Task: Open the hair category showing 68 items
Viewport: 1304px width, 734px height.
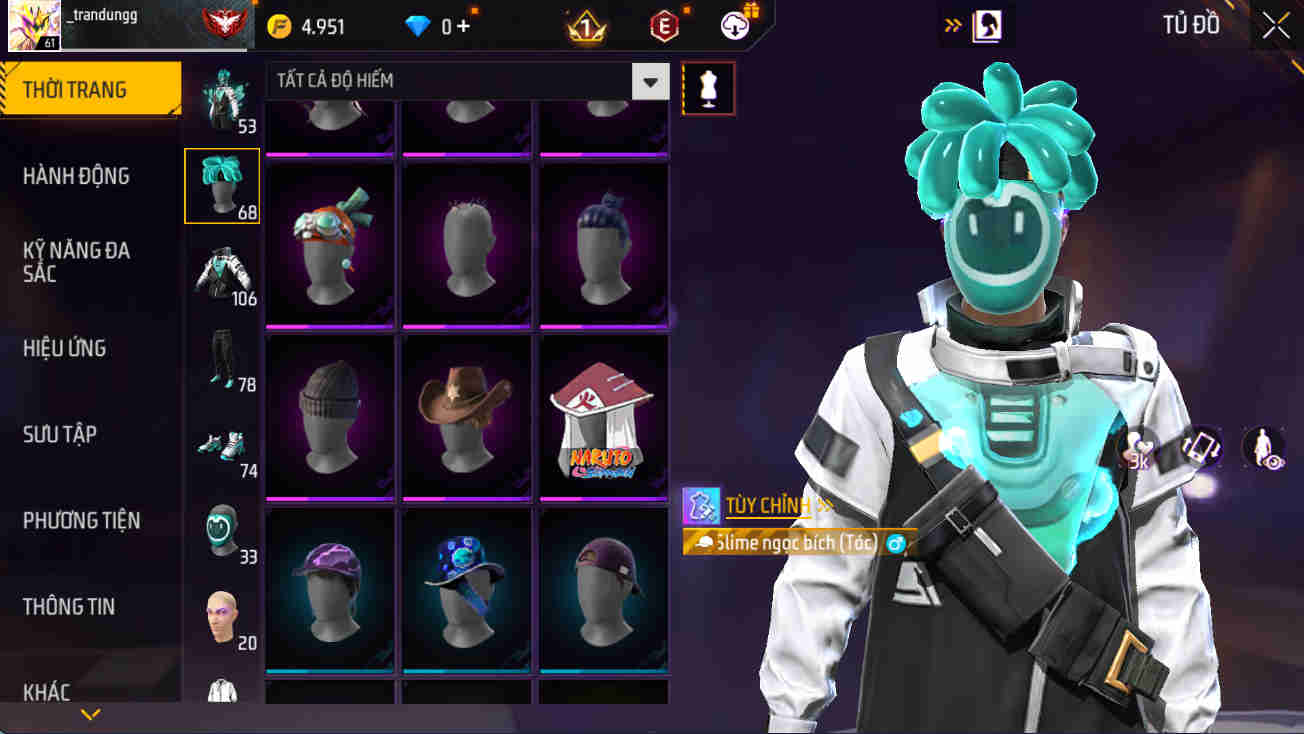Action: 221,184
